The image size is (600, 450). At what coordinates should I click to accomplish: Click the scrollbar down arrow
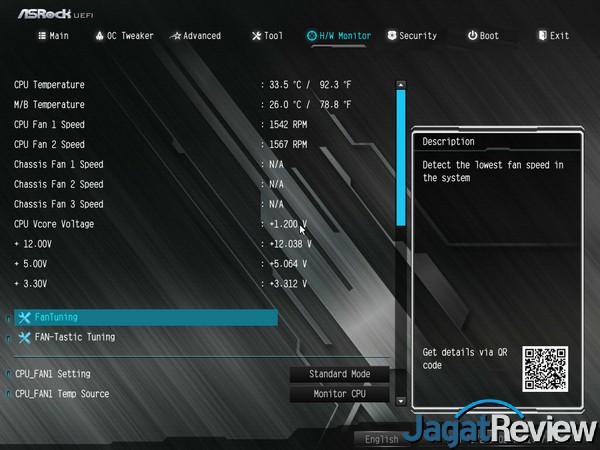[401, 400]
